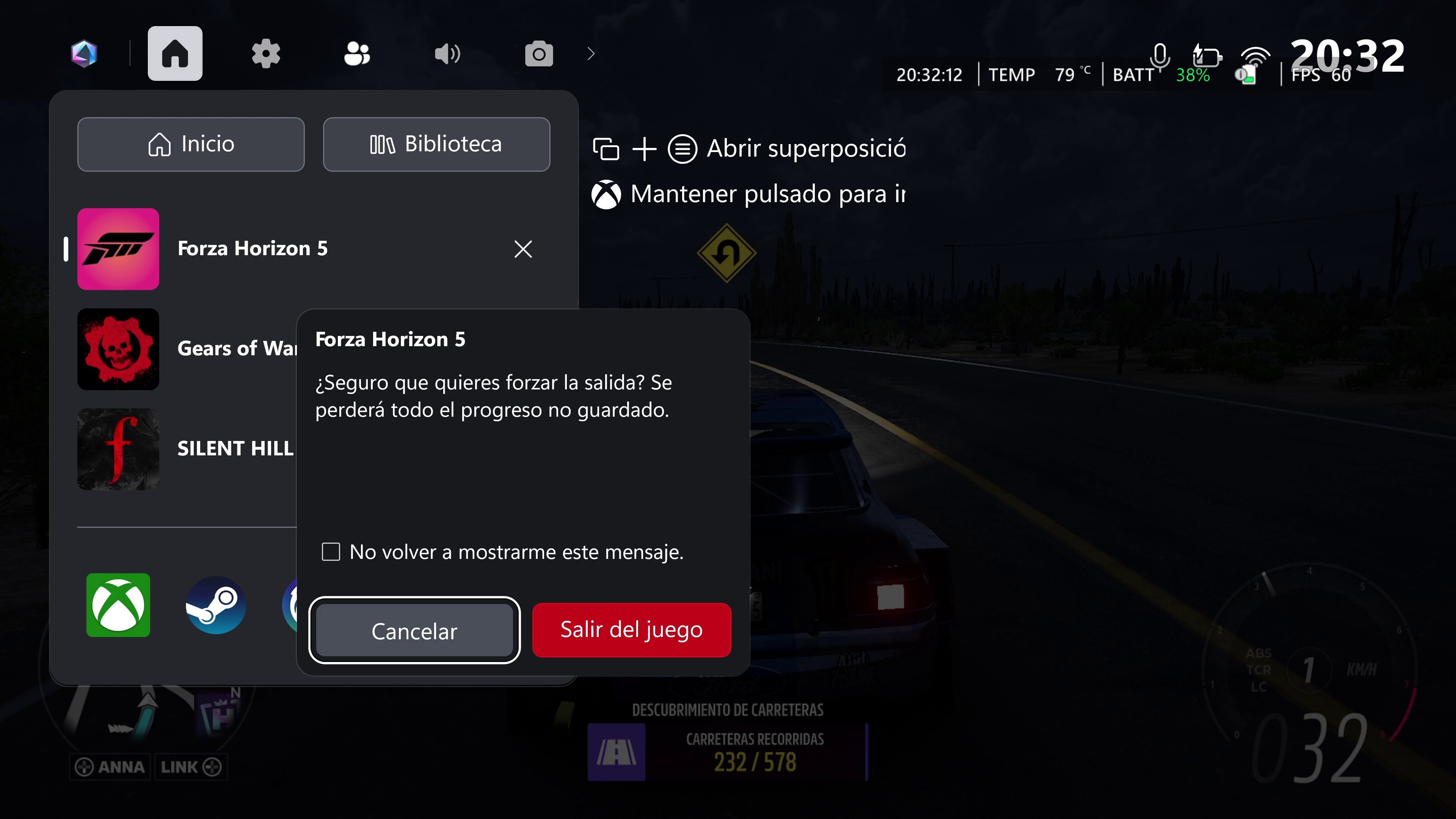Open the Xbox app icon
Viewport: 1456px width, 819px height.
118,606
